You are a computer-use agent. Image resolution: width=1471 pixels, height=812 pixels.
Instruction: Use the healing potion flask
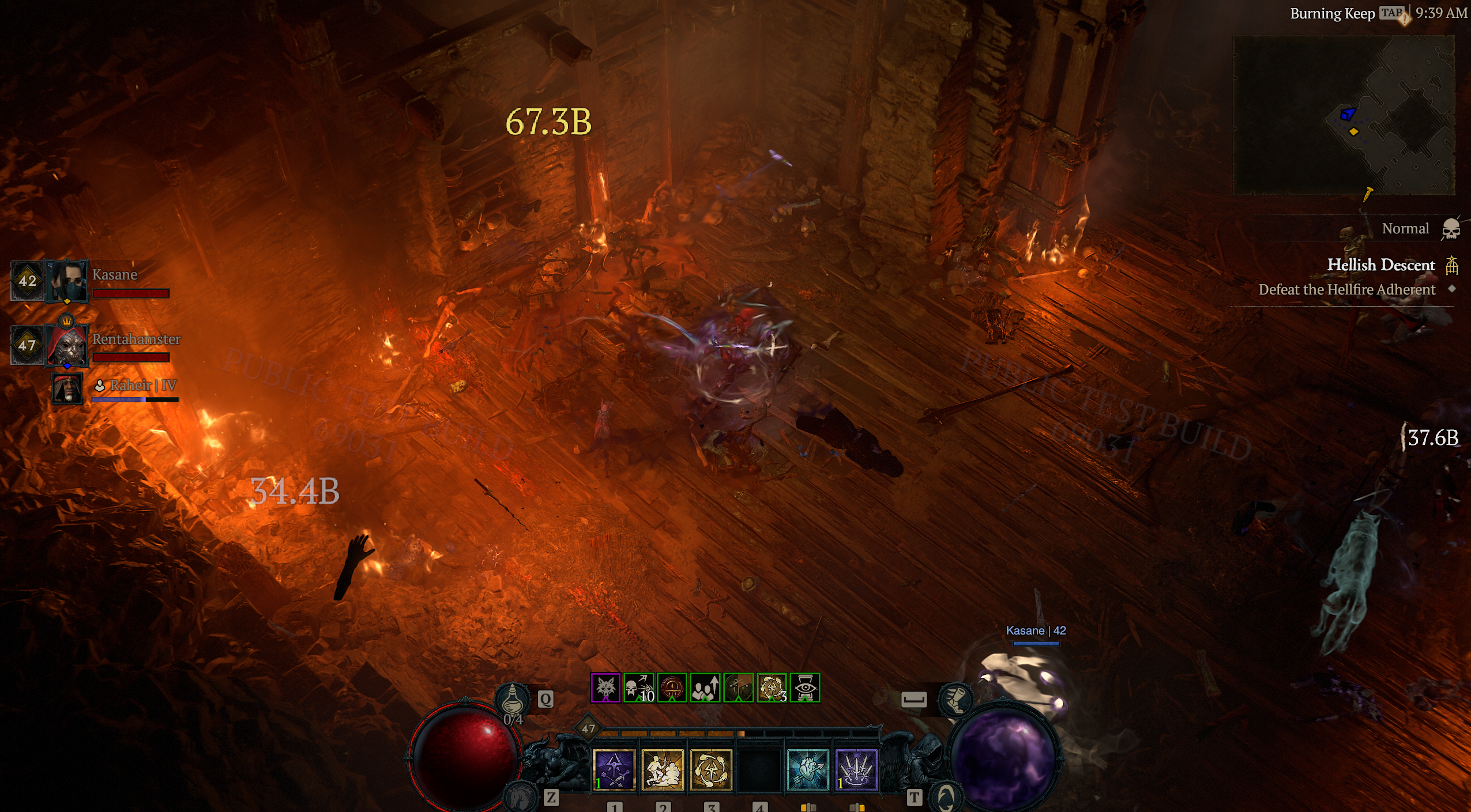[512, 700]
